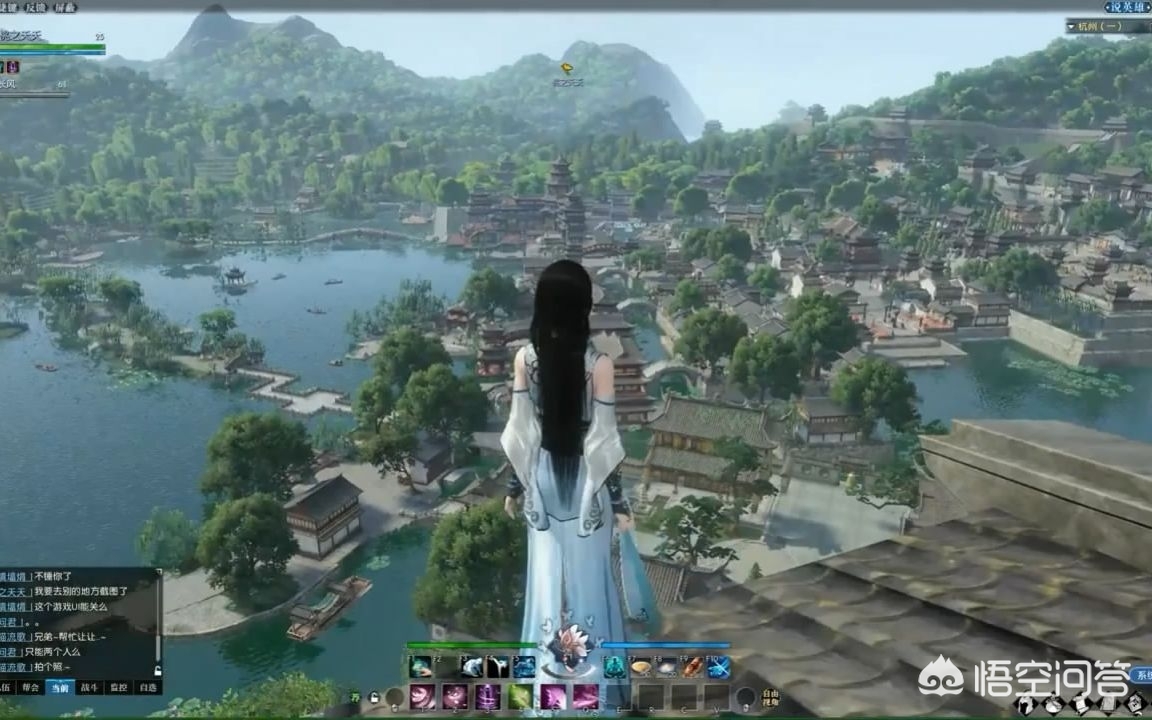1152x720 pixels.
Task: Switch to the 当前 chat tab
Action: pos(60,687)
